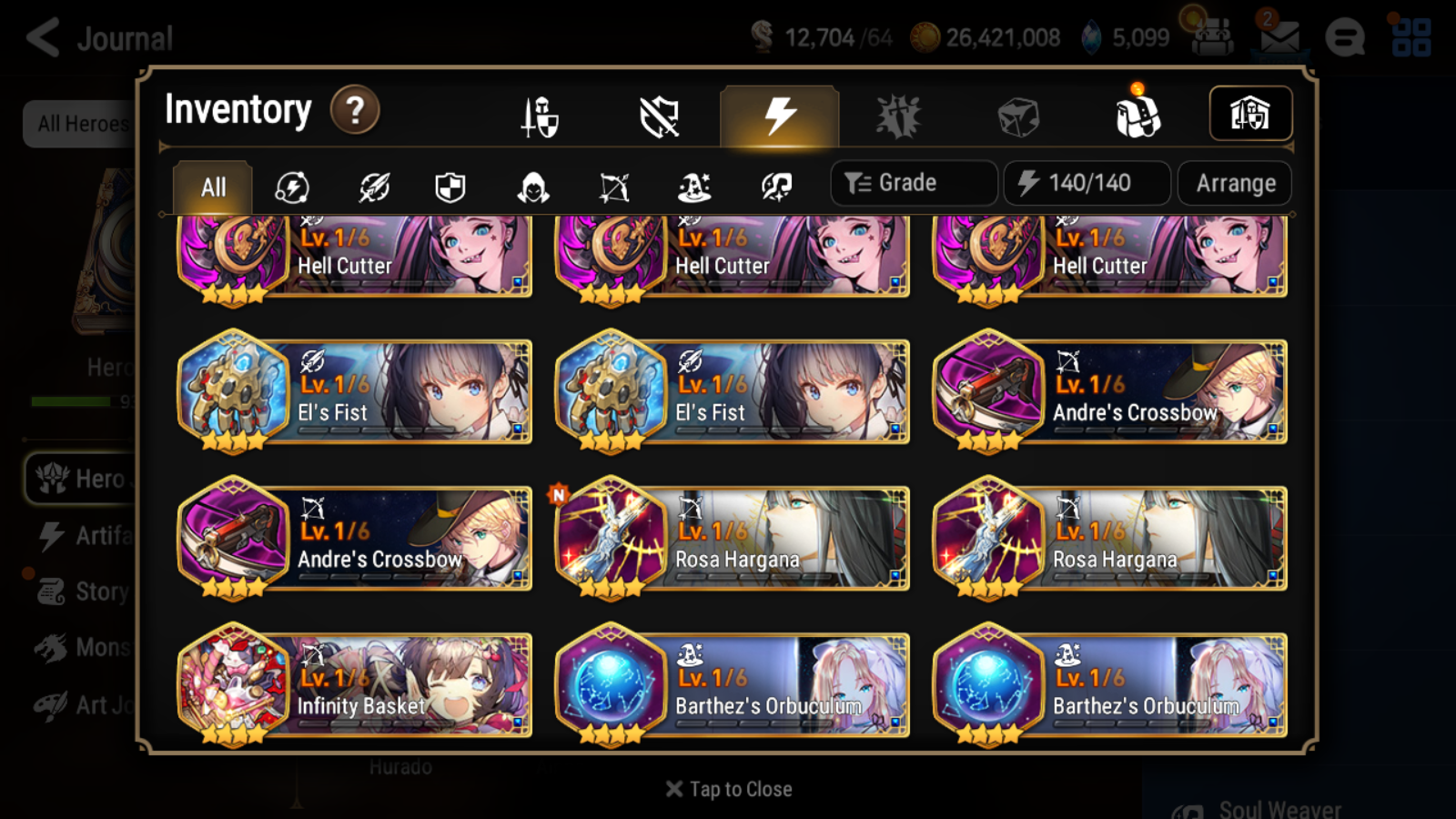Open the Charms inventory tab

click(899, 116)
